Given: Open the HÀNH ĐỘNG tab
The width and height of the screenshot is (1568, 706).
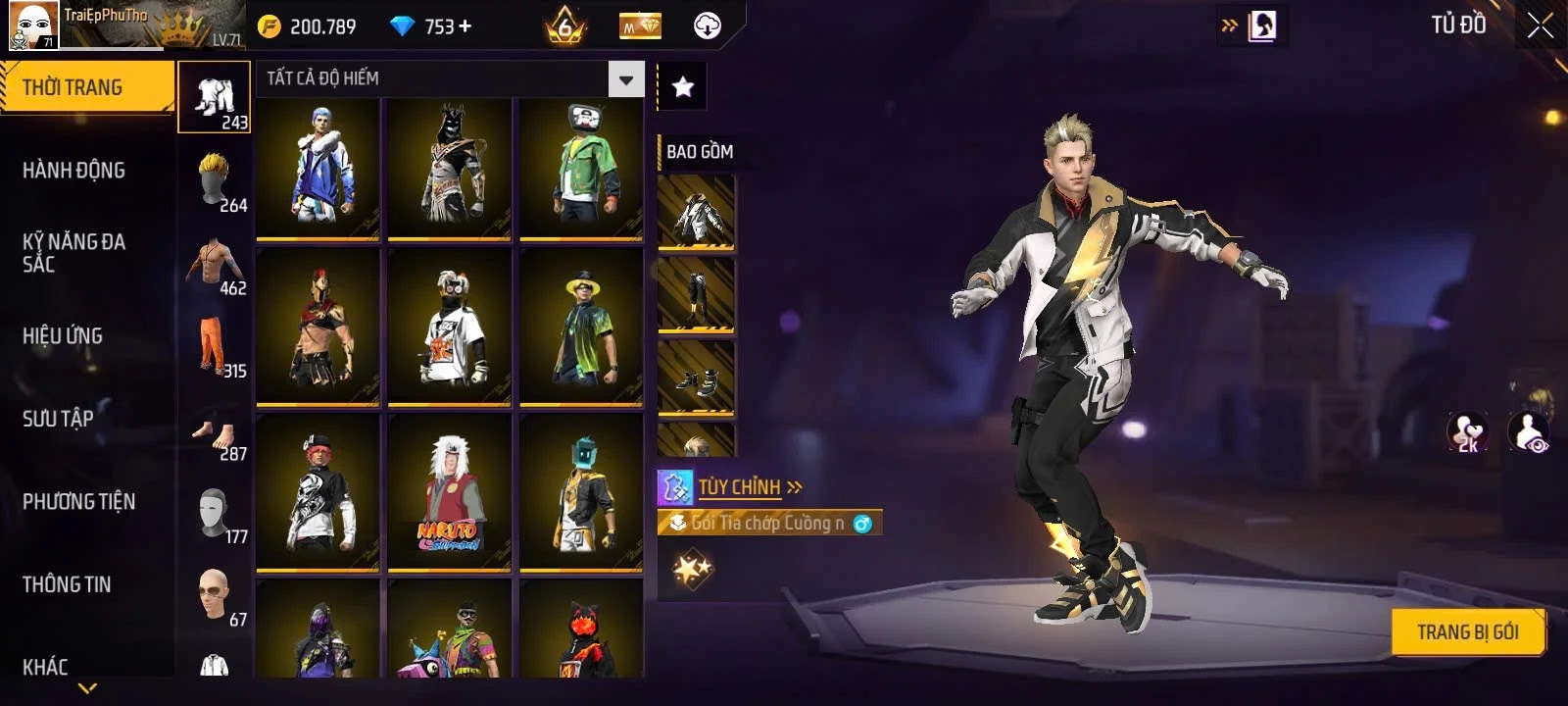Looking at the screenshot, I should pos(74,171).
